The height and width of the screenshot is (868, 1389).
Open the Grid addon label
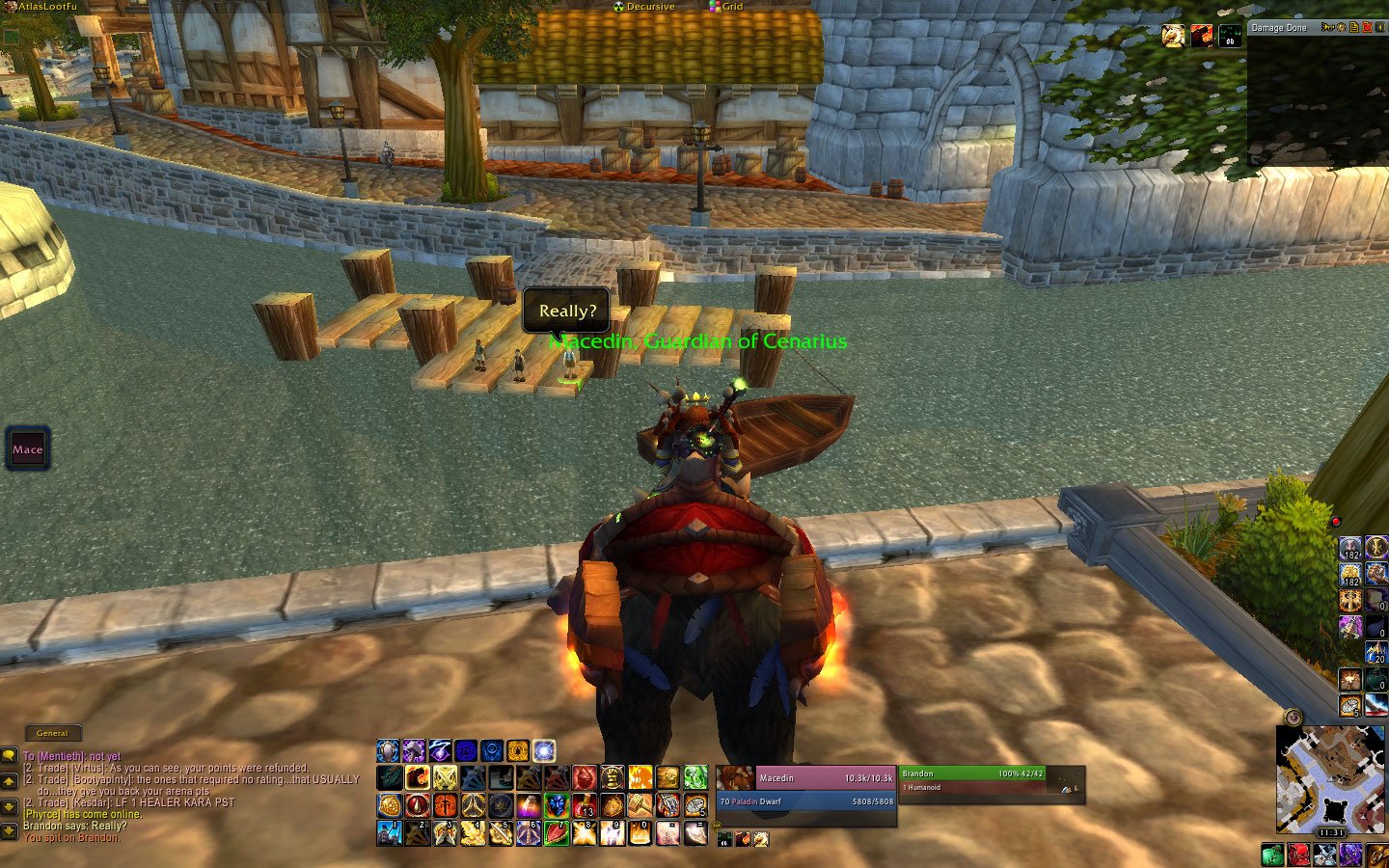coord(731,7)
